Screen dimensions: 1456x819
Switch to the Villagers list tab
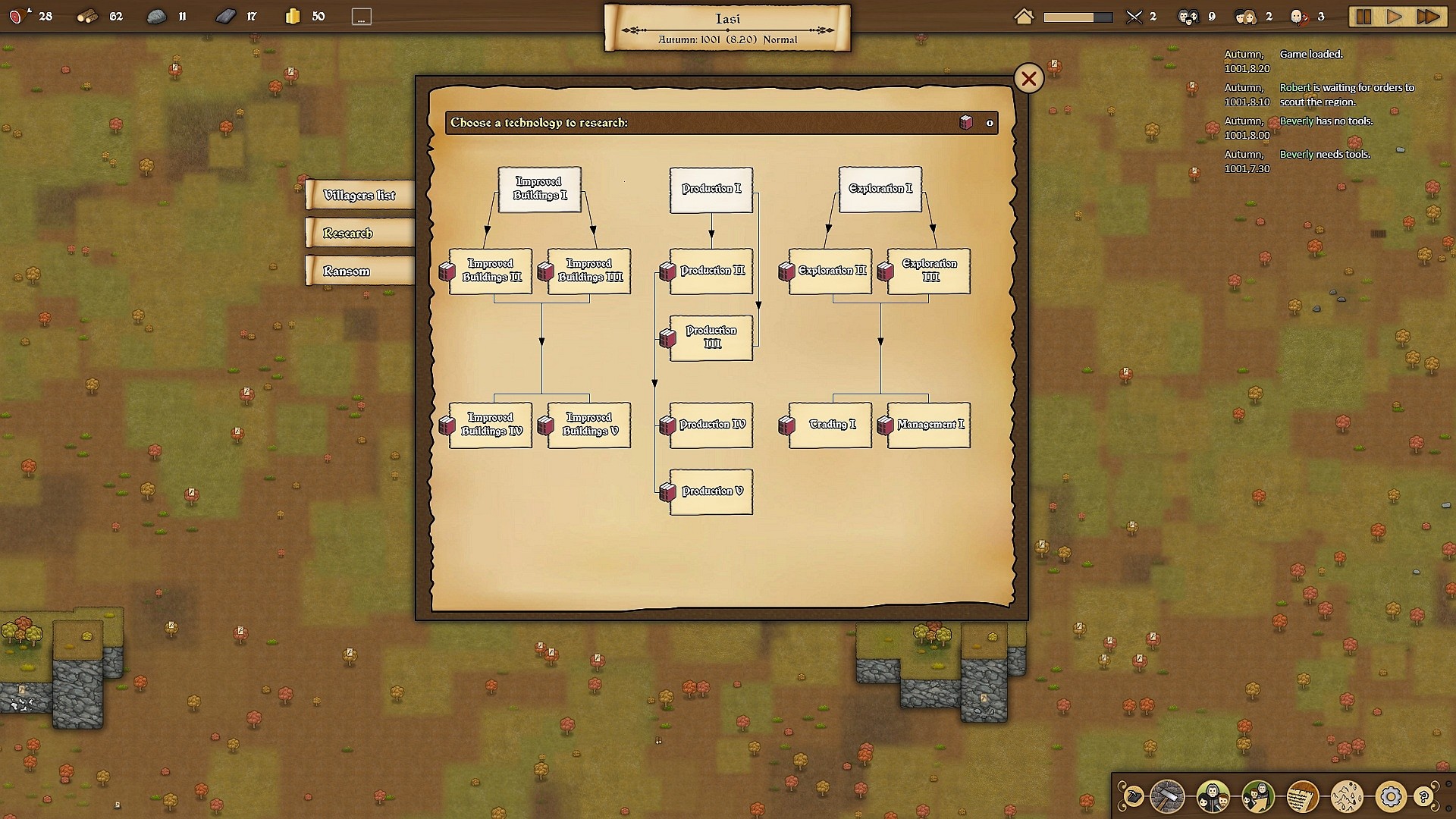pos(359,195)
